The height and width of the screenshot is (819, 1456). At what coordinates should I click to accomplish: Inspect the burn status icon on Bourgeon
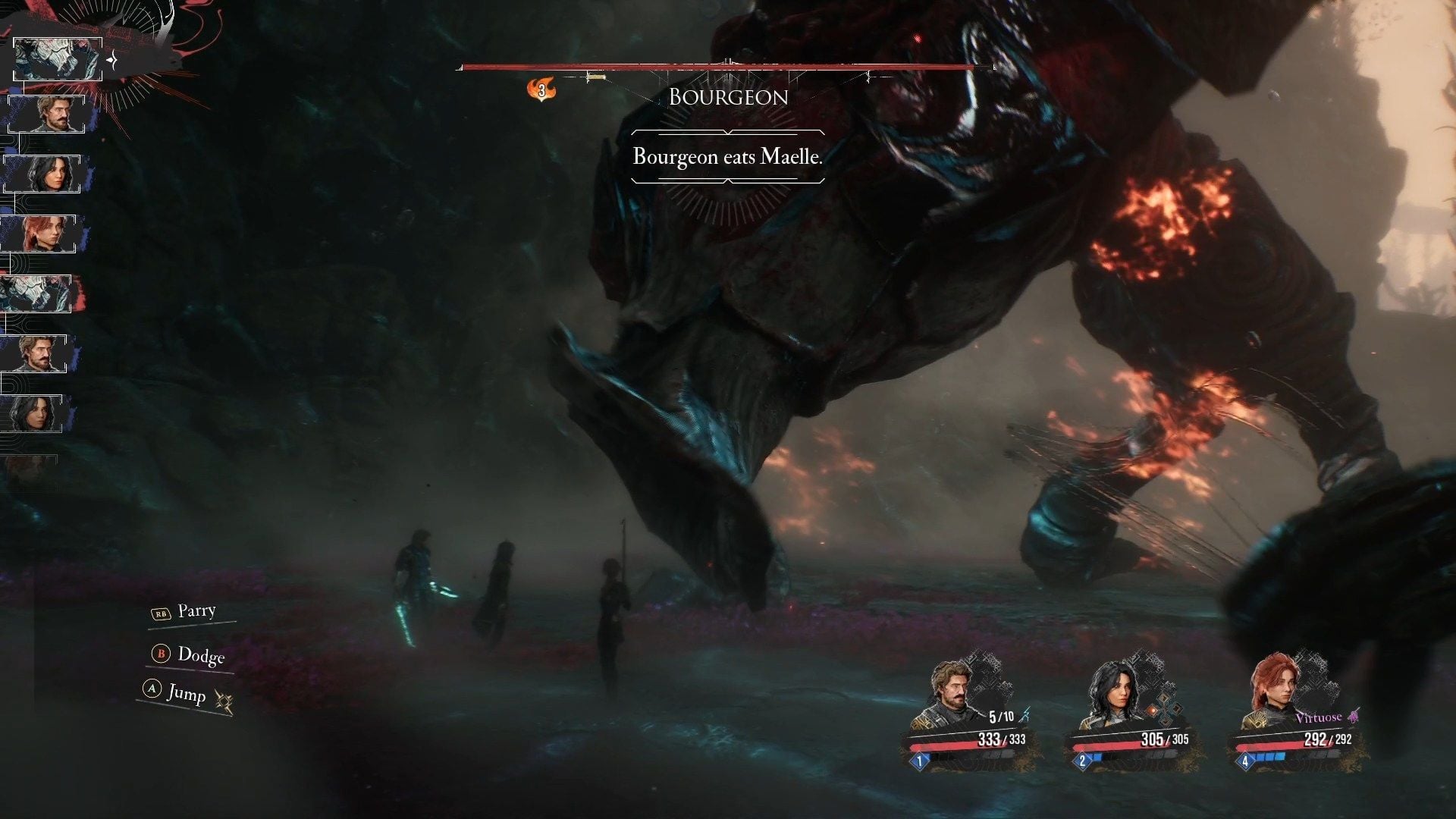[541, 90]
